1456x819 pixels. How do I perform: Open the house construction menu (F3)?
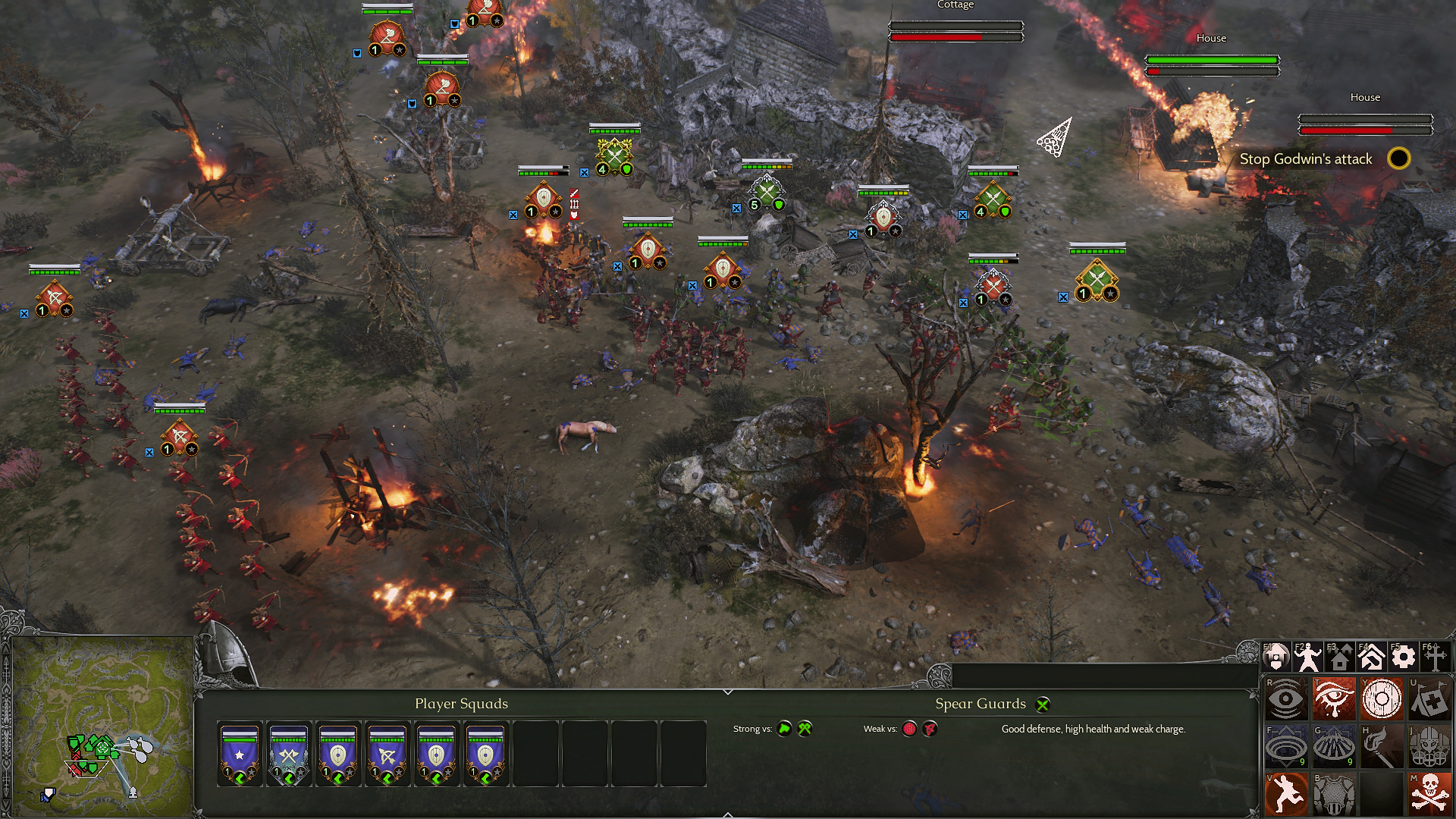tap(1340, 655)
